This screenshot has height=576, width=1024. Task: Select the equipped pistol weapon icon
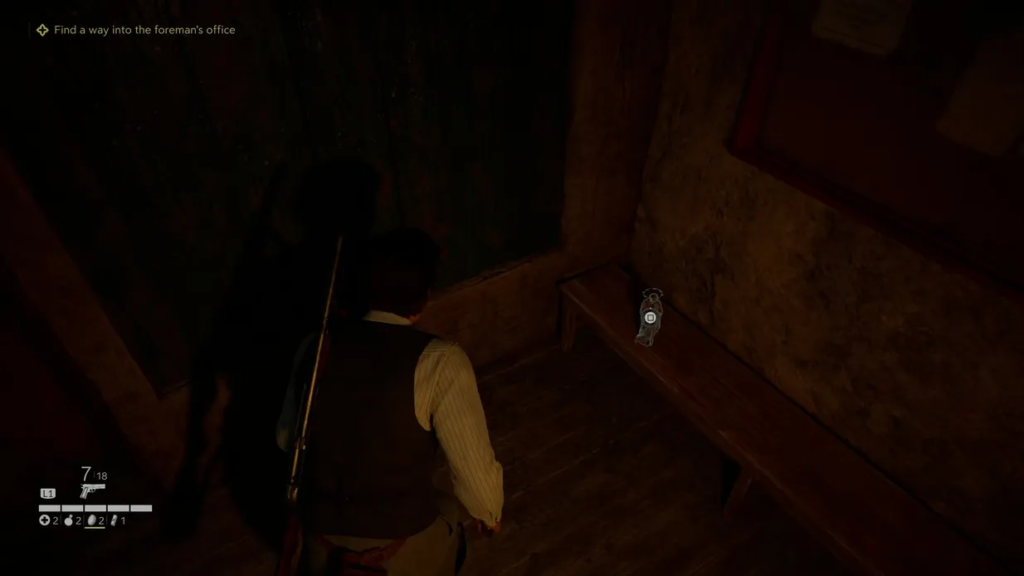[x=92, y=491]
